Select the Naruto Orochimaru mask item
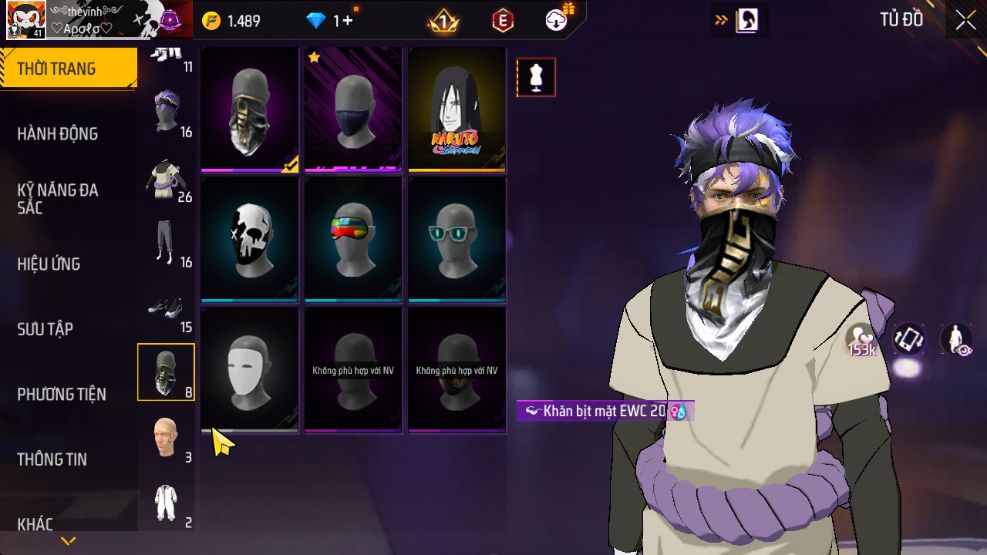 tap(456, 110)
